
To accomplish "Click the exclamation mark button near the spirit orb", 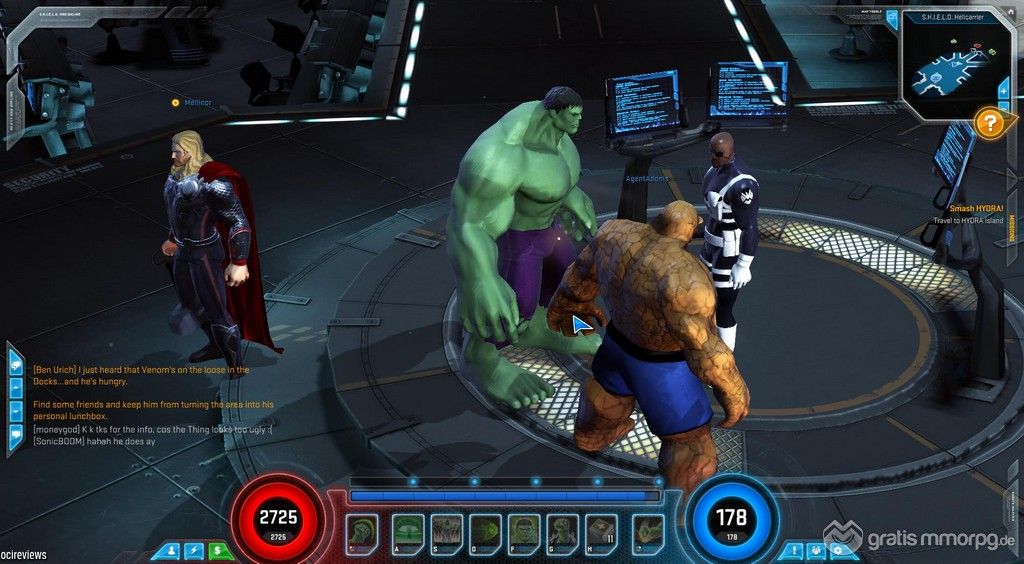I will click(794, 550).
